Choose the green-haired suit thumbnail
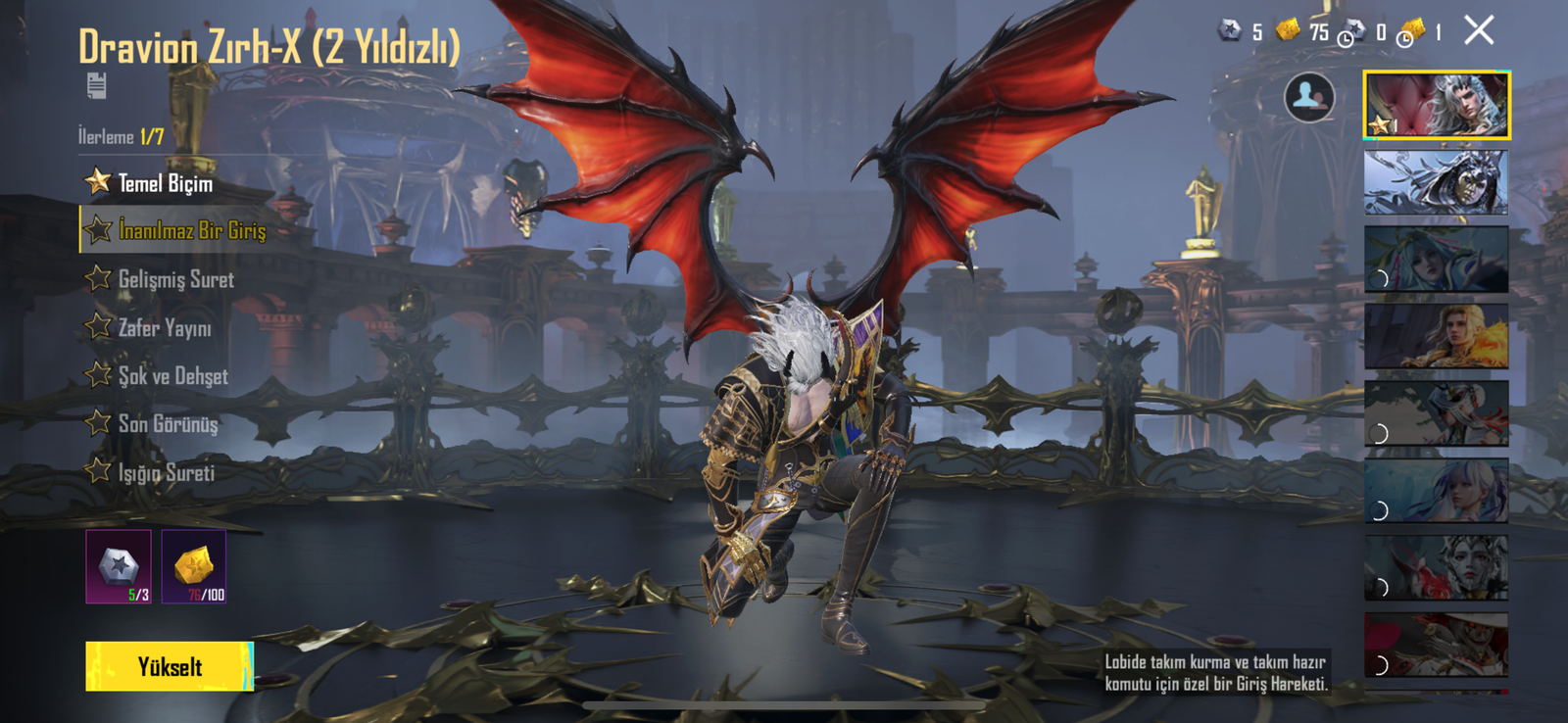 pos(1437,260)
